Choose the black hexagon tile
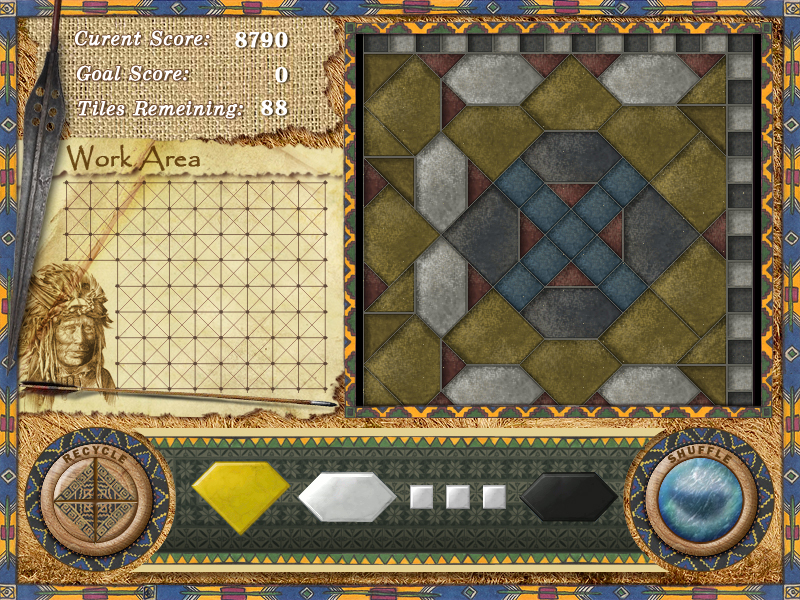Viewport: 800px width, 600px height. (568, 496)
